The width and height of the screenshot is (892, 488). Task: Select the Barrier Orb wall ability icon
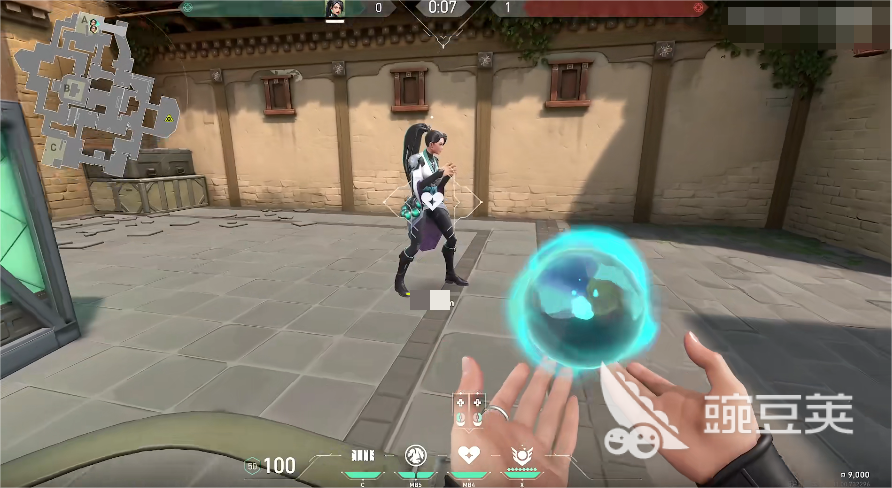coord(362,457)
